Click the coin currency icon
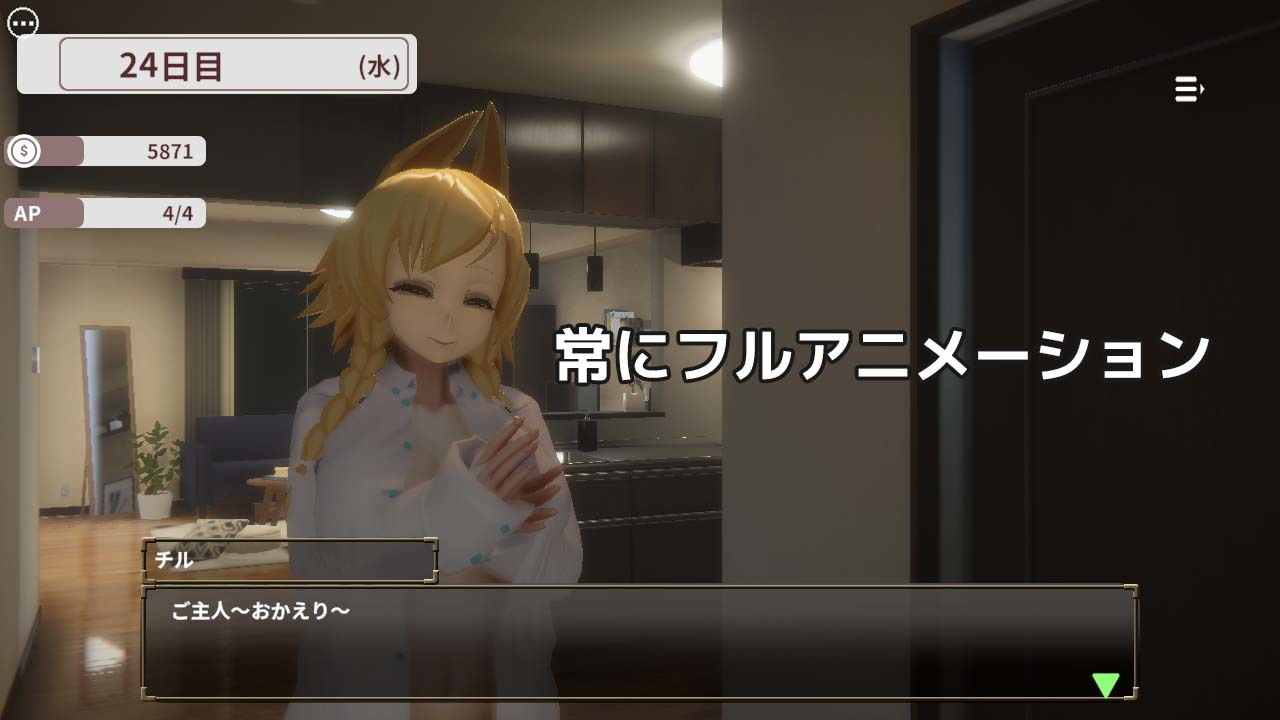Screen dimensions: 1280x720 pyautogui.click(x=22, y=153)
